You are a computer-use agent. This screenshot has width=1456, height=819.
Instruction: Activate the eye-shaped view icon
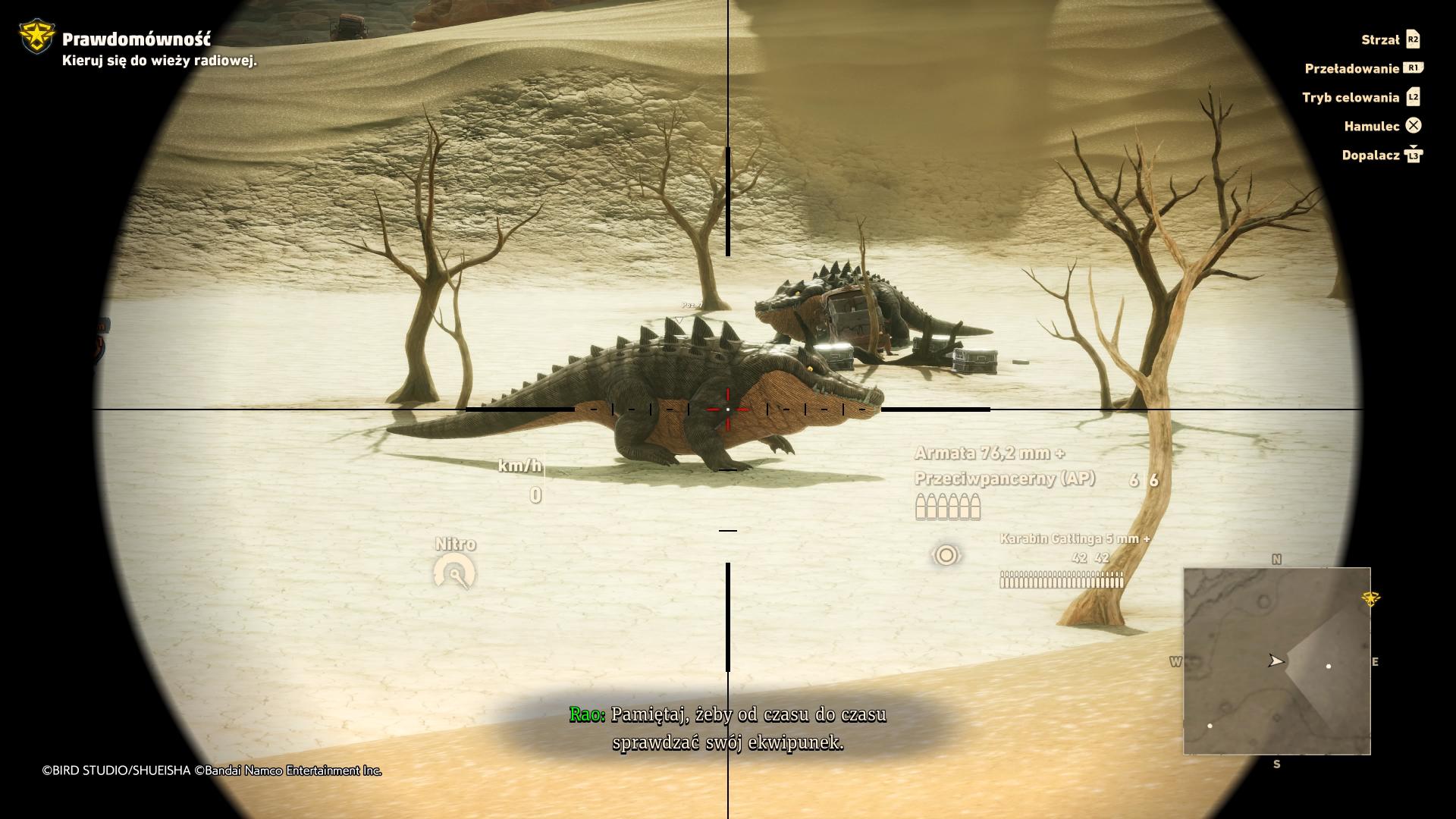point(946,556)
